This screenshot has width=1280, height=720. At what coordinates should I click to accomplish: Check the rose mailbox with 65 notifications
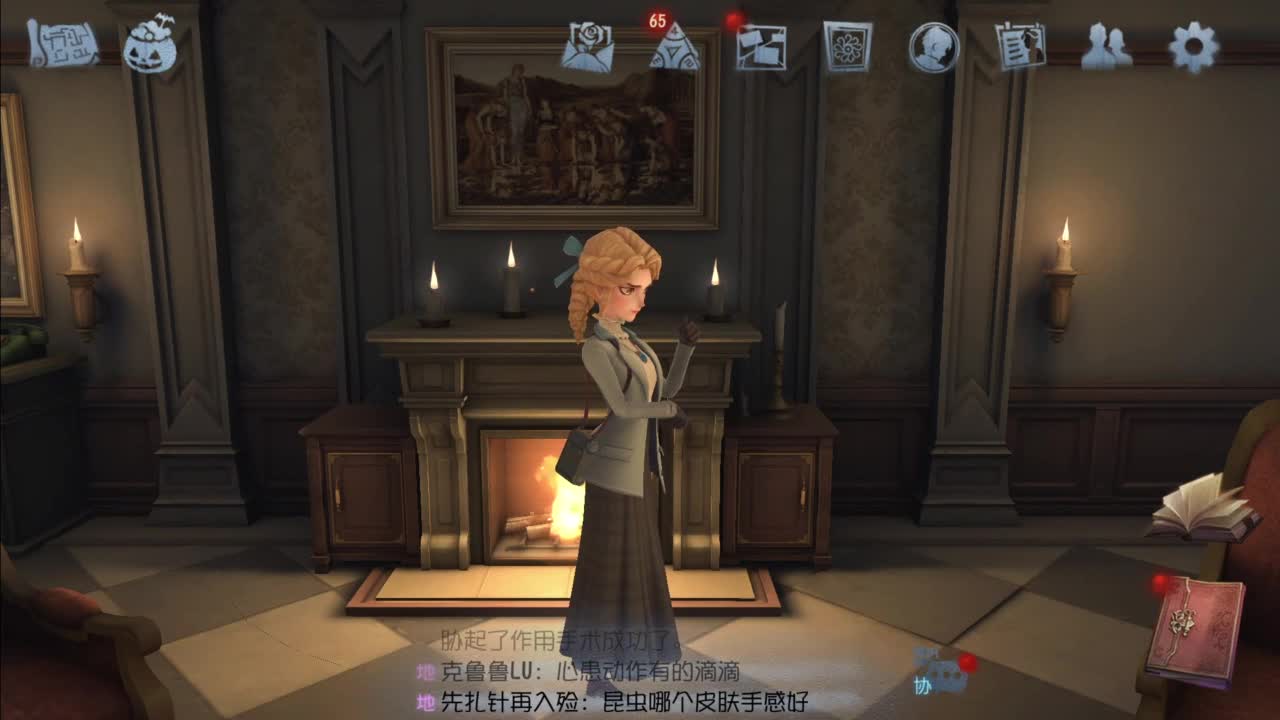pyautogui.click(x=590, y=45)
